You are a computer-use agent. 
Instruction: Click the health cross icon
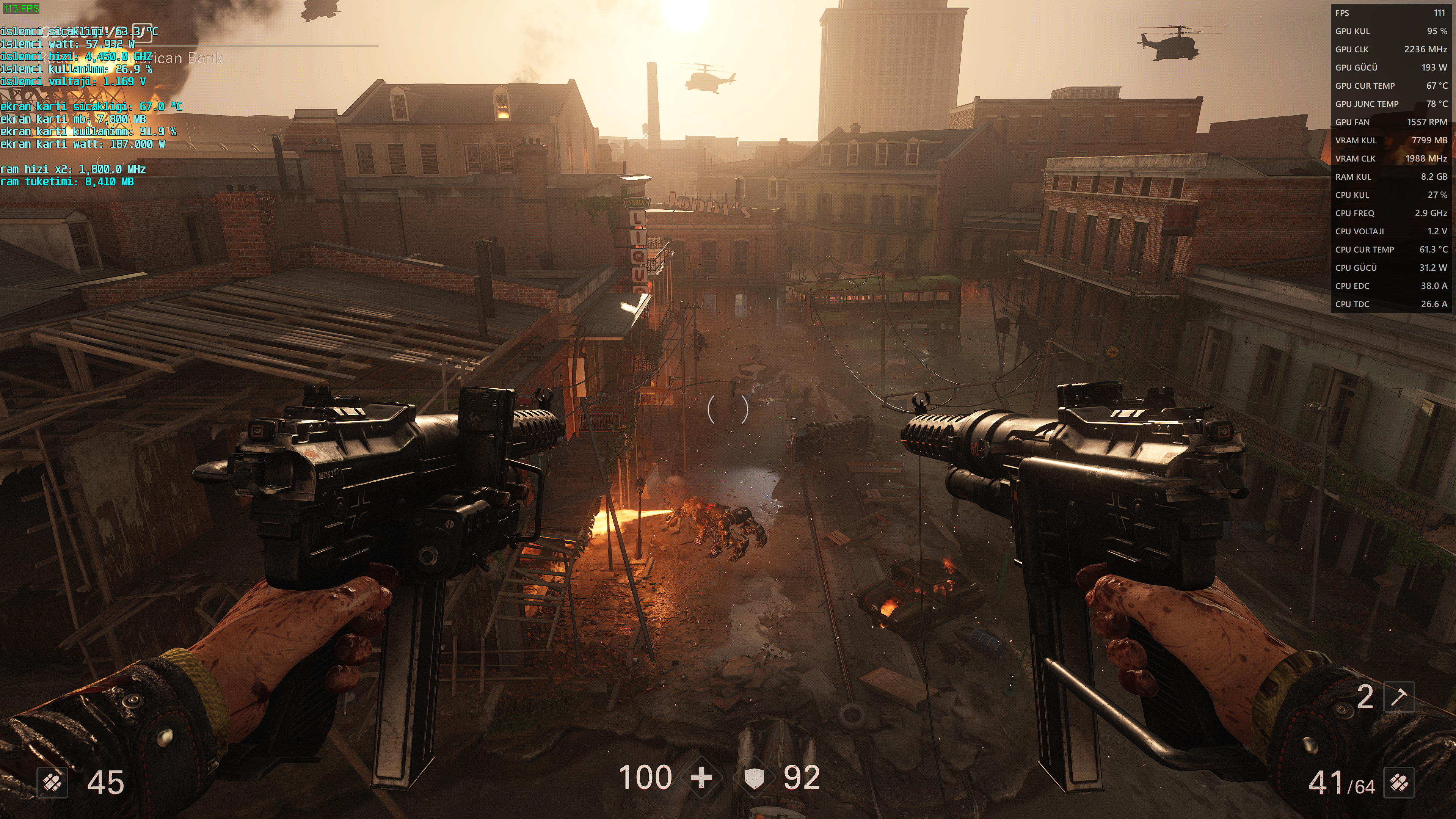pyautogui.click(x=701, y=778)
